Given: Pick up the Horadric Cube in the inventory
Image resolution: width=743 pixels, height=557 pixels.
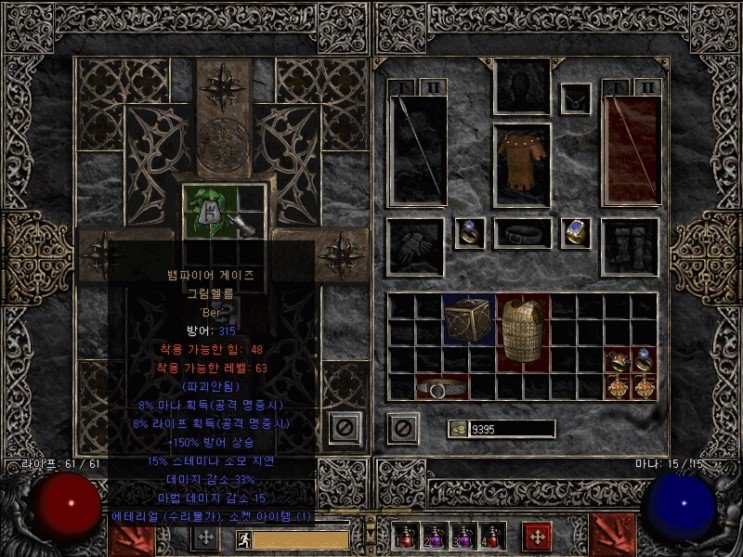Looking at the screenshot, I should 469,320.
